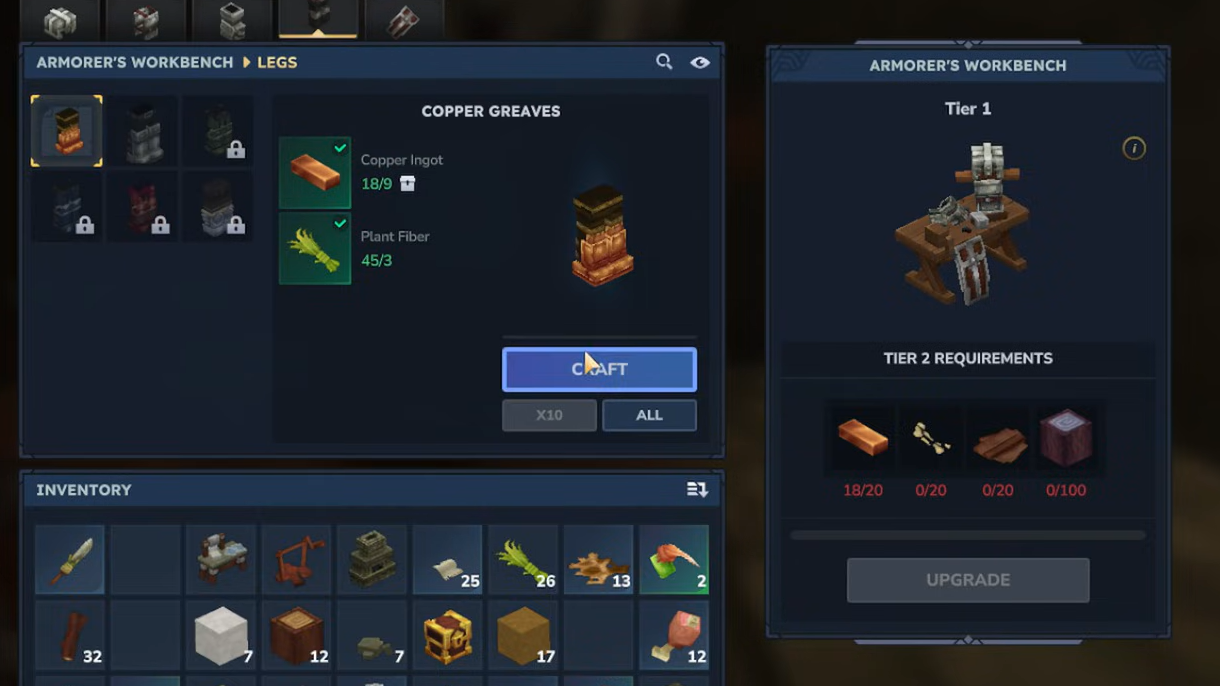
Task: Switch to the hand armor category tab
Action: [x=403, y=21]
